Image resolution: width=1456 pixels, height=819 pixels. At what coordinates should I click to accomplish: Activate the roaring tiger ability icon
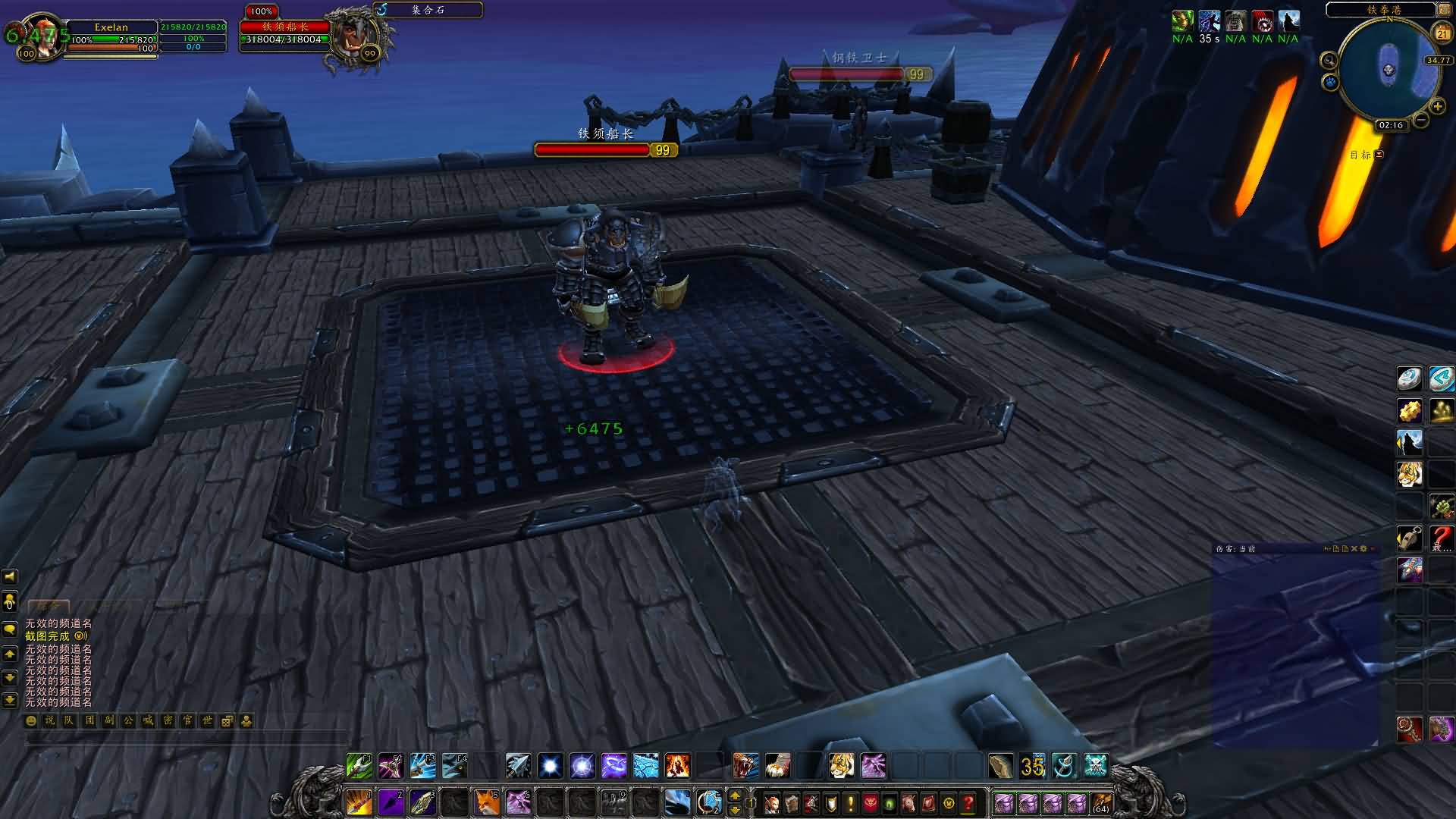[746, 766]
